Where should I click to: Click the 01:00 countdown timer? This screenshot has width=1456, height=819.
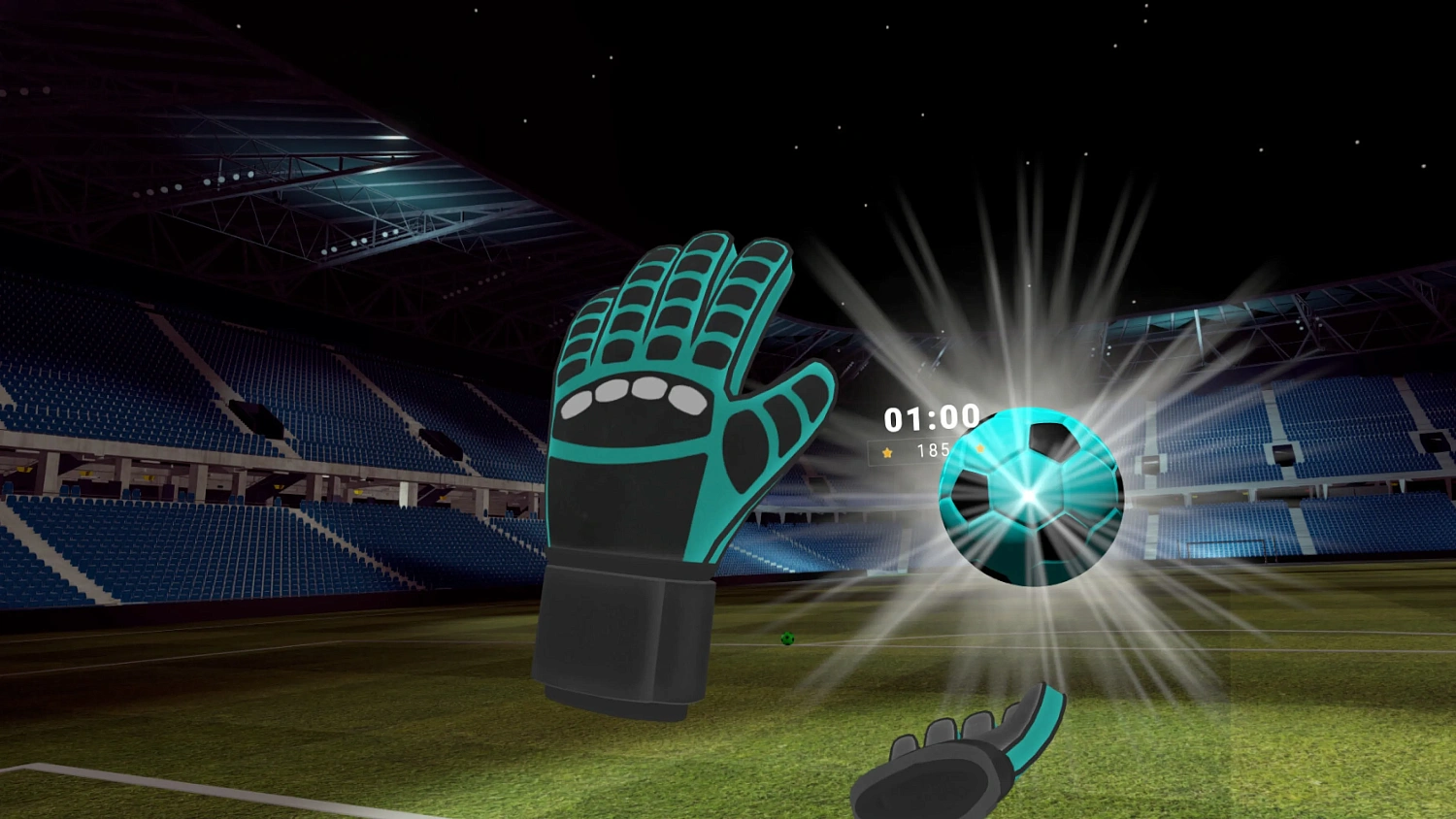click(x=932, y=417)
